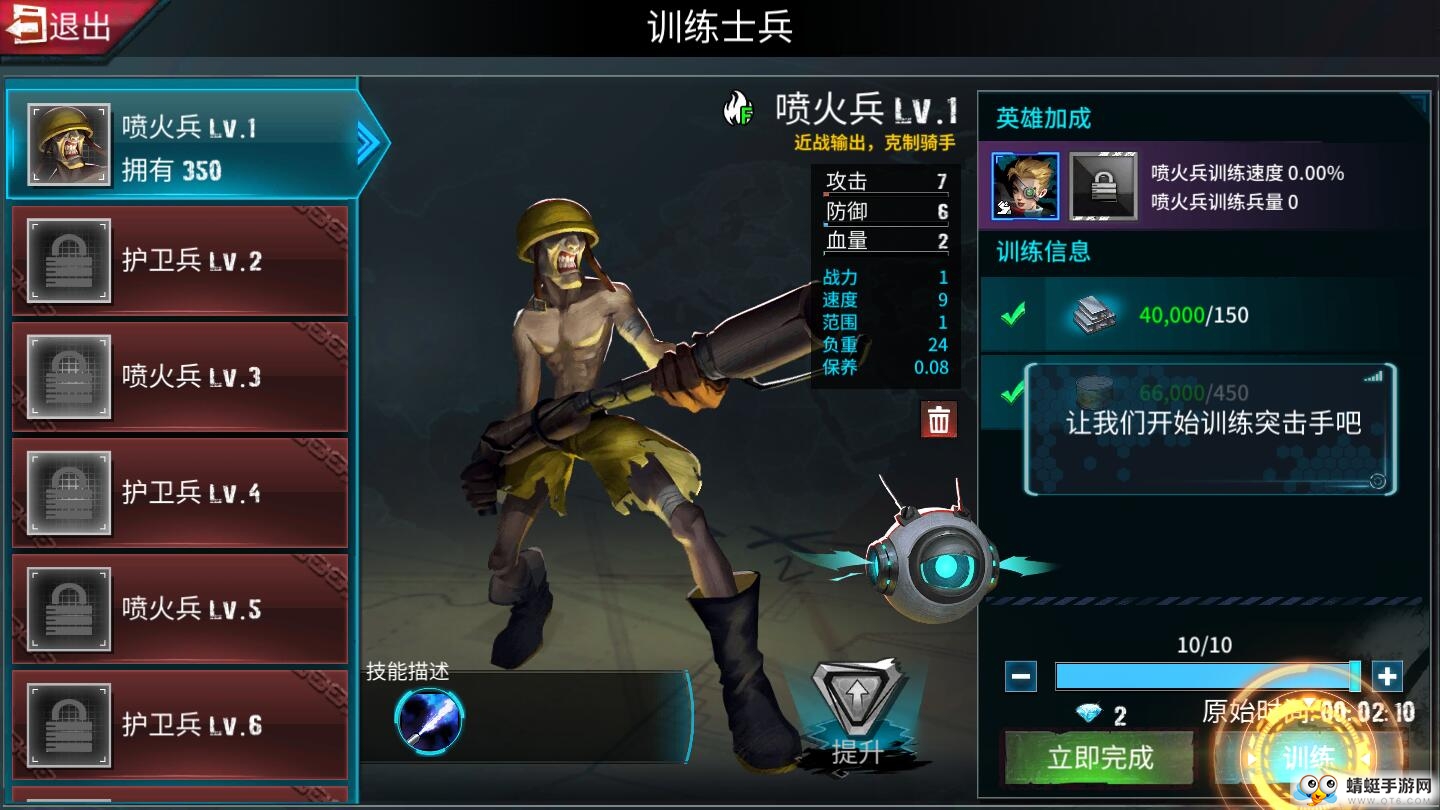Decrease training quantity with minus button
The height and width of the screenshot is (810, 1440).
[1021, 677]
